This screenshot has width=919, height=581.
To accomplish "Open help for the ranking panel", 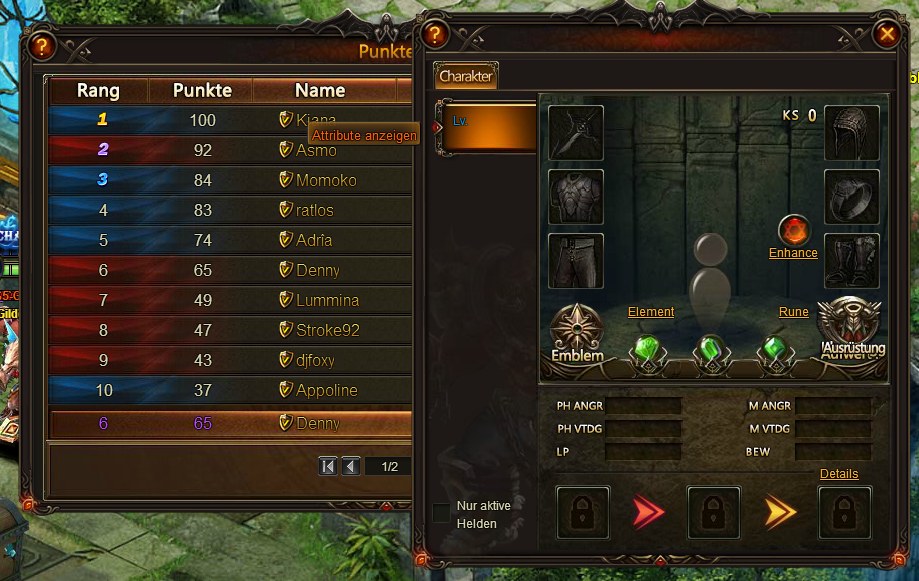I will pyautogui.click(x=41, y=45).
